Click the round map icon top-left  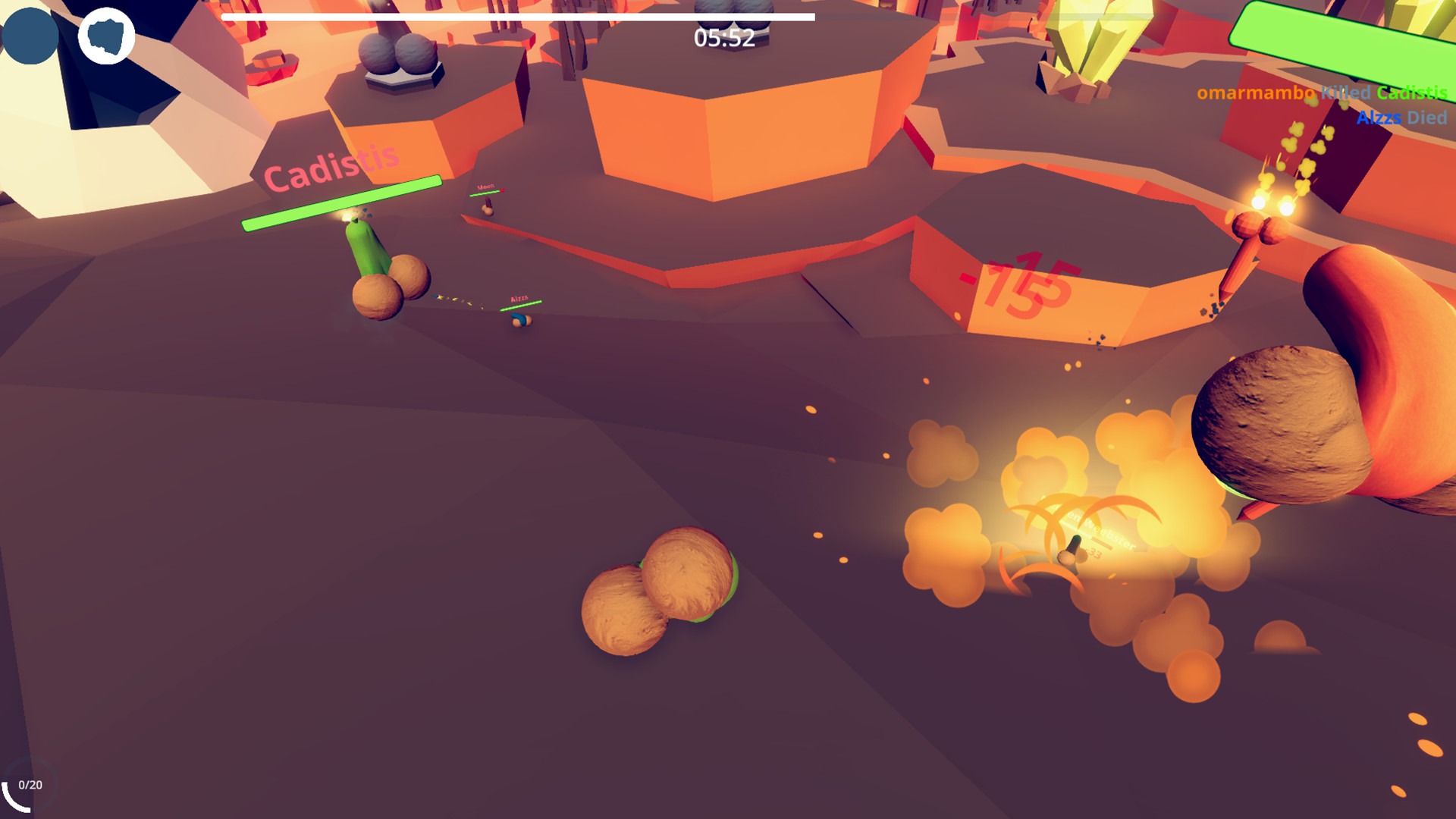coord(106,35)
